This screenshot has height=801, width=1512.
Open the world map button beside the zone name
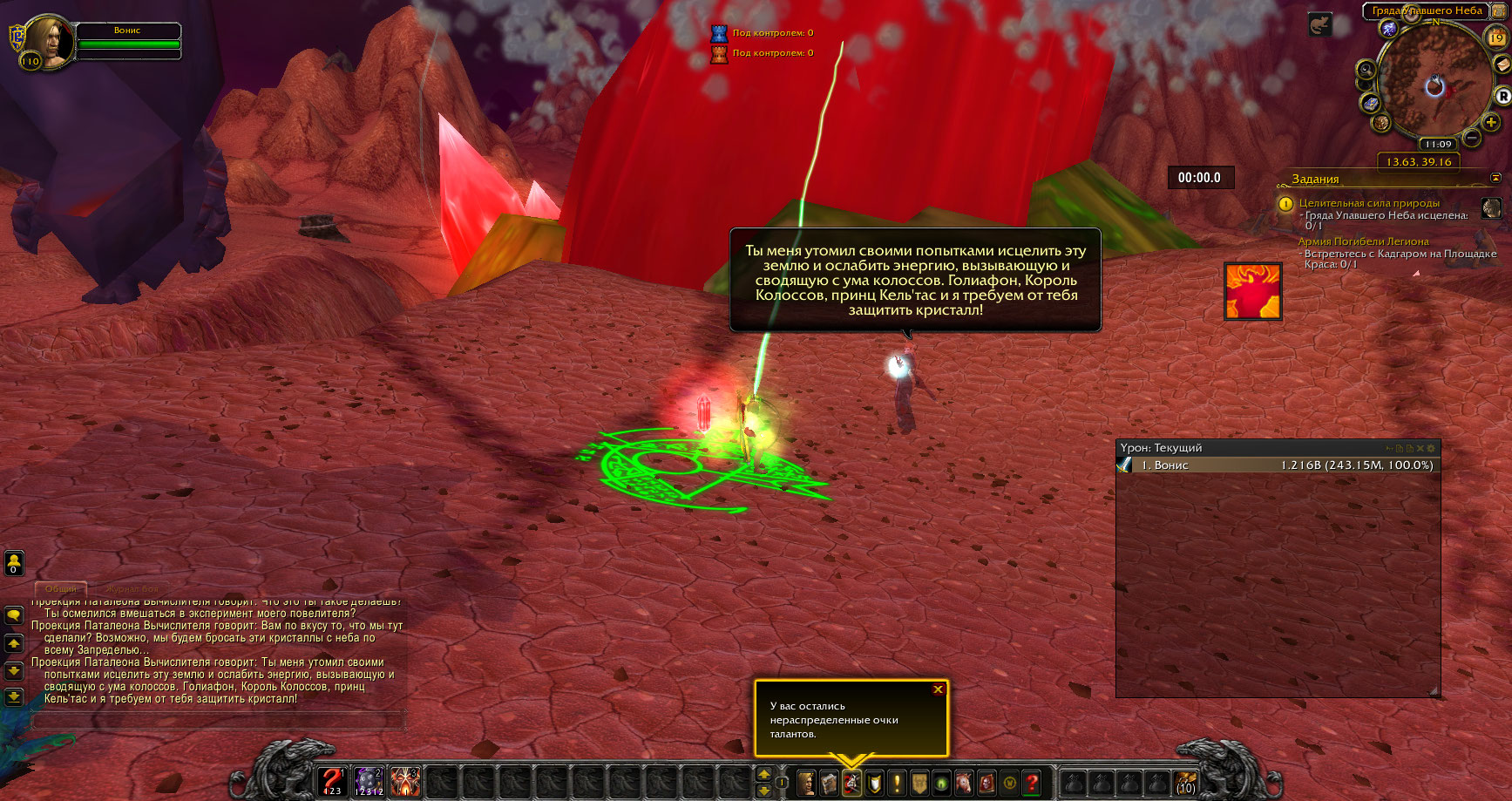click(1499, 10)
